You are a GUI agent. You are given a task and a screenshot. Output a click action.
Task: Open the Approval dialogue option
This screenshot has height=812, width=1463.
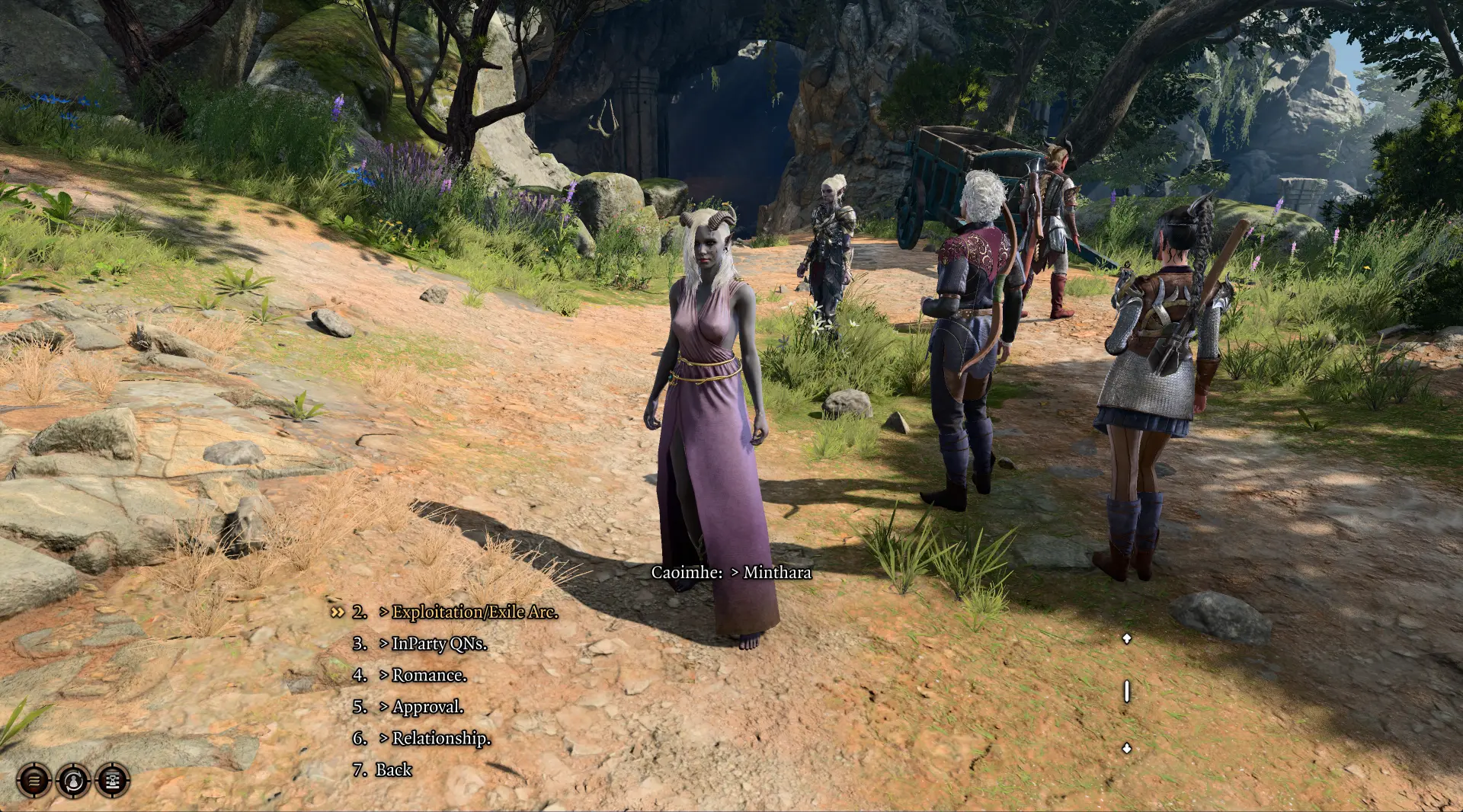point(427,707)
